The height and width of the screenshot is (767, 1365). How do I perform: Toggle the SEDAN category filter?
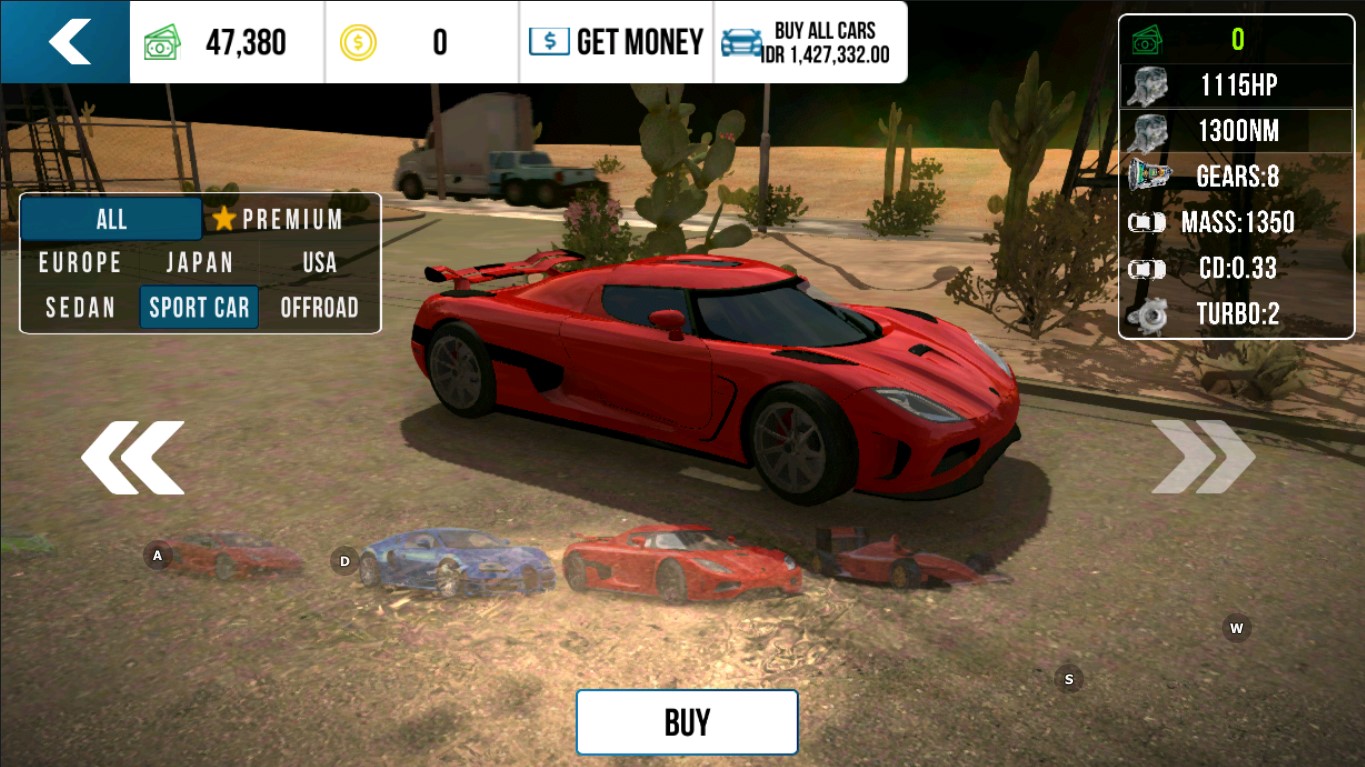(x=80, y=308)
